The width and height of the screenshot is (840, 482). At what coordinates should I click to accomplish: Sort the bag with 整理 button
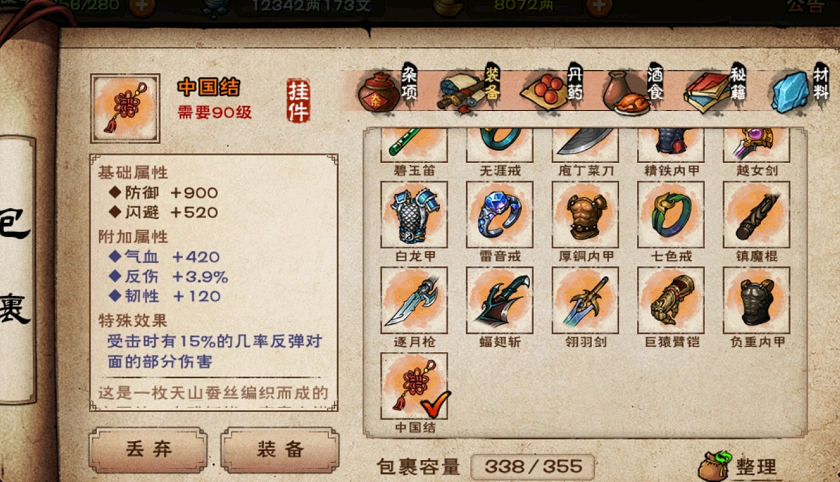point(741,466)
